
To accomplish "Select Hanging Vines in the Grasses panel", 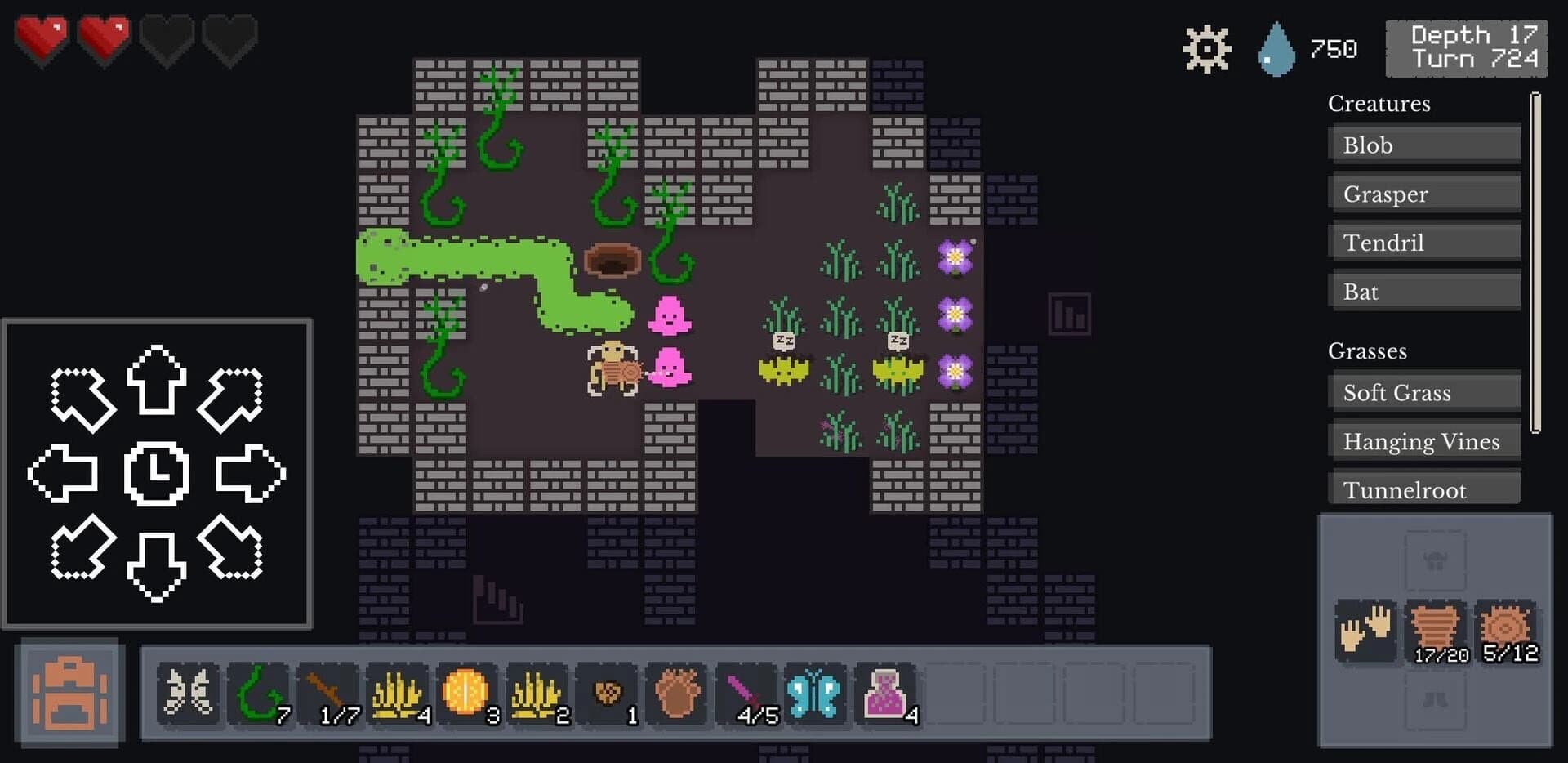I will [1425, 440].
